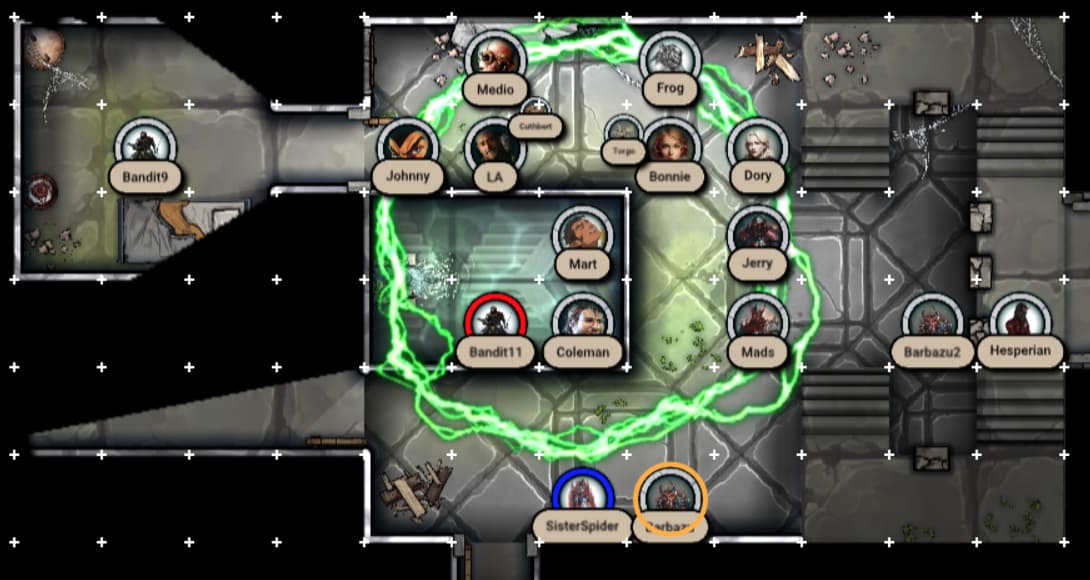Select the Coleman token

tap(582, 322)
